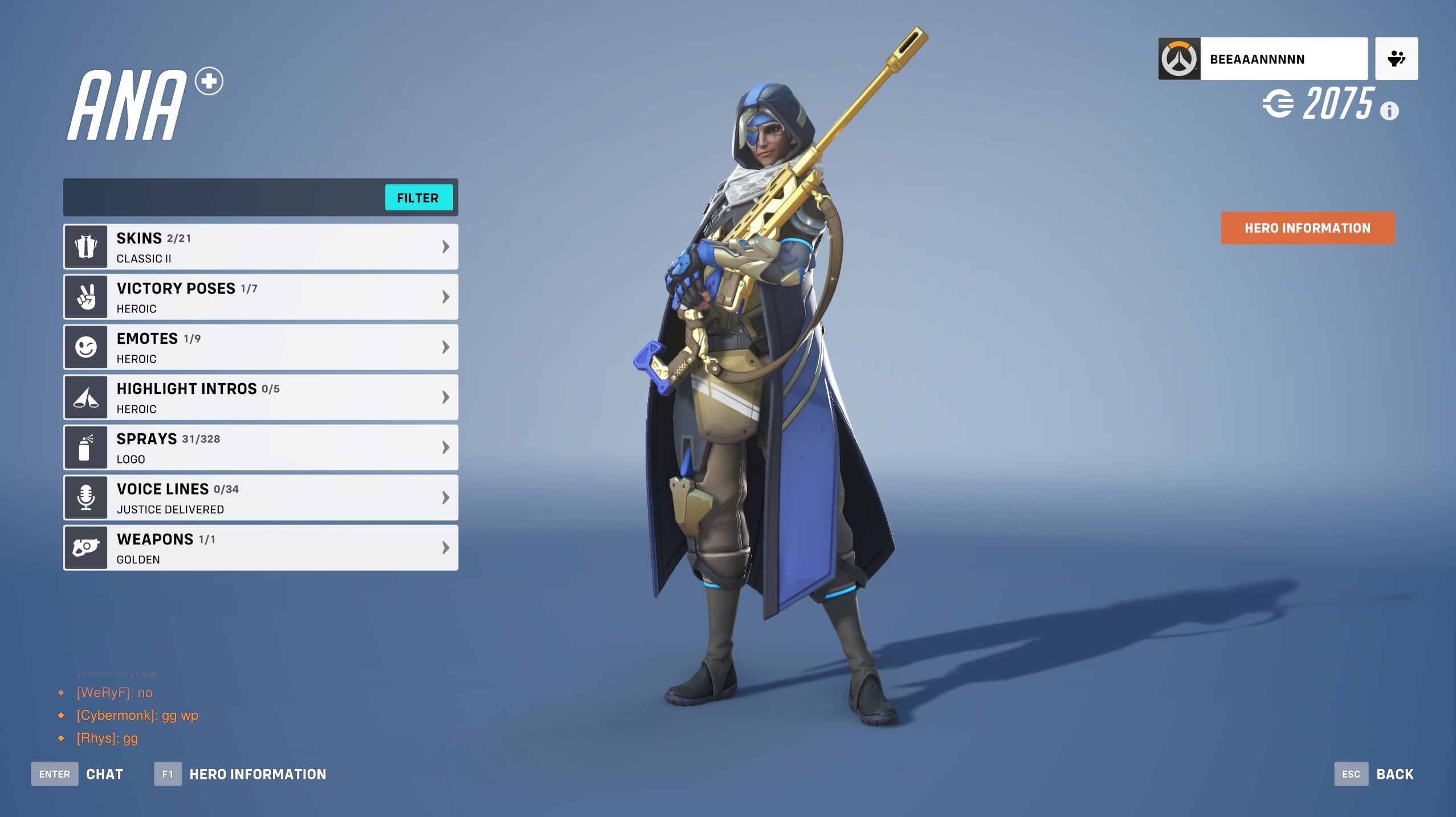Image resolution: width=1456 pixels, height=817 pixels.
Task: Click the currency info circle near 2075
Action: point(1390,112)
